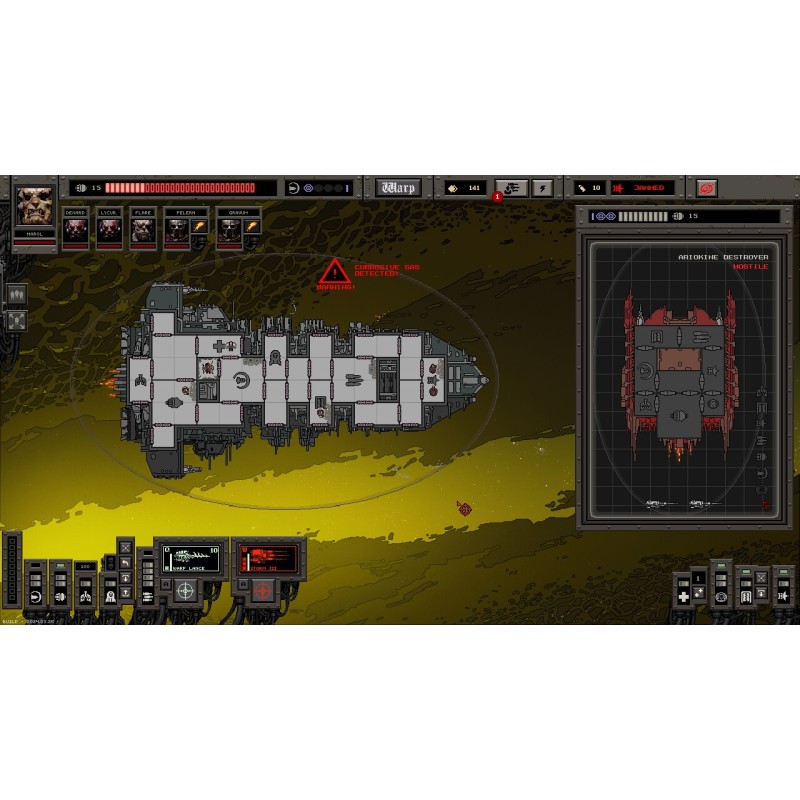Select the shield system icon

coord(35,597)
